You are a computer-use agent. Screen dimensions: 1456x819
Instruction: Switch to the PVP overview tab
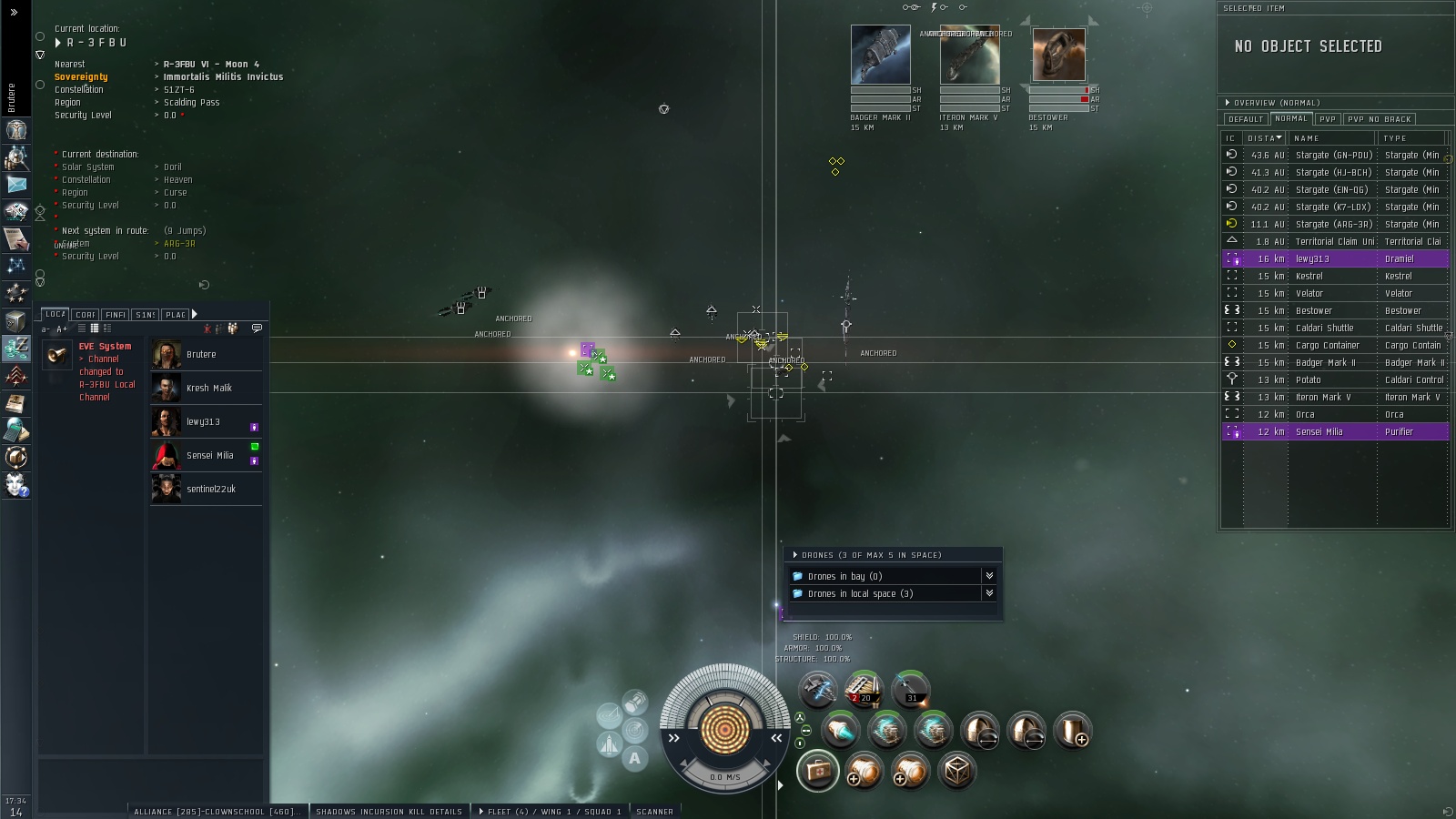[1328, 119]
